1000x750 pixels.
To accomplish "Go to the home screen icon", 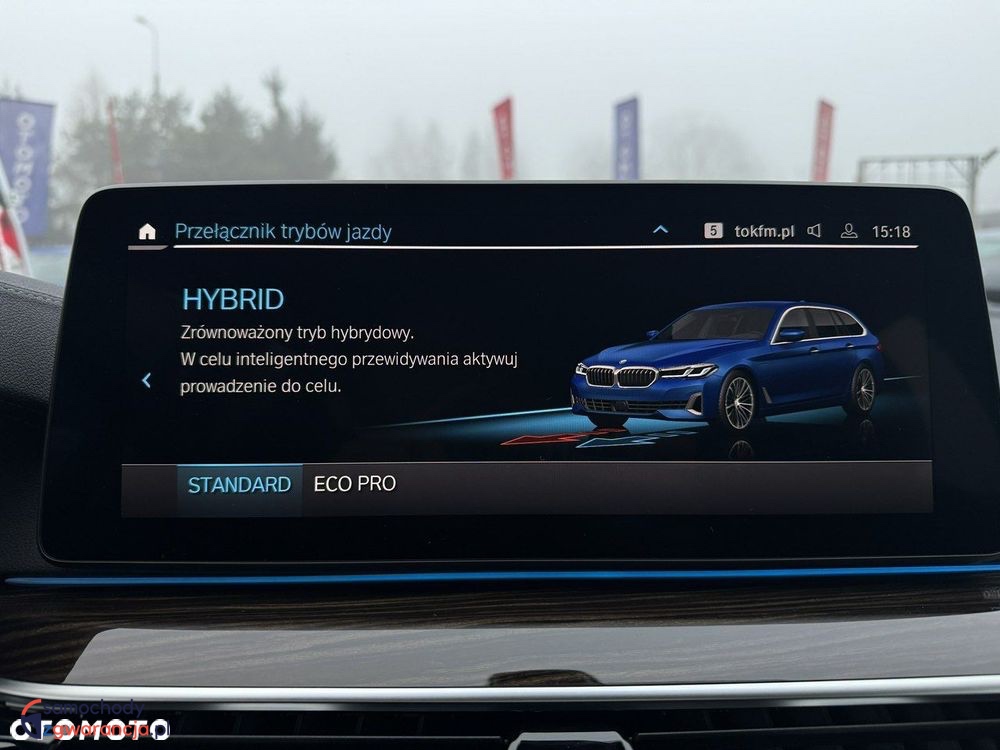I will click(147, 232).
